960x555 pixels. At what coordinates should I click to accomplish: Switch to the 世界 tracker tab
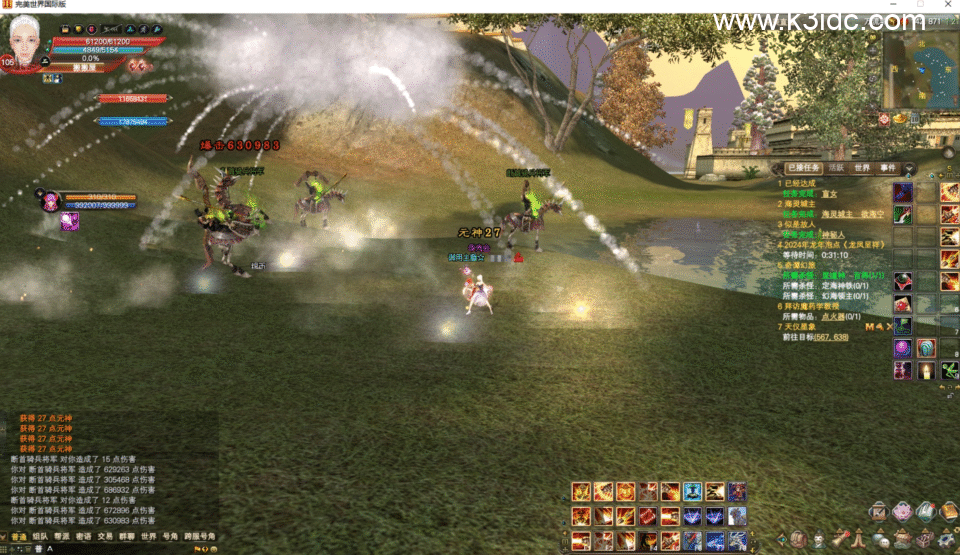pyautogui.click(x=861, y=168)
